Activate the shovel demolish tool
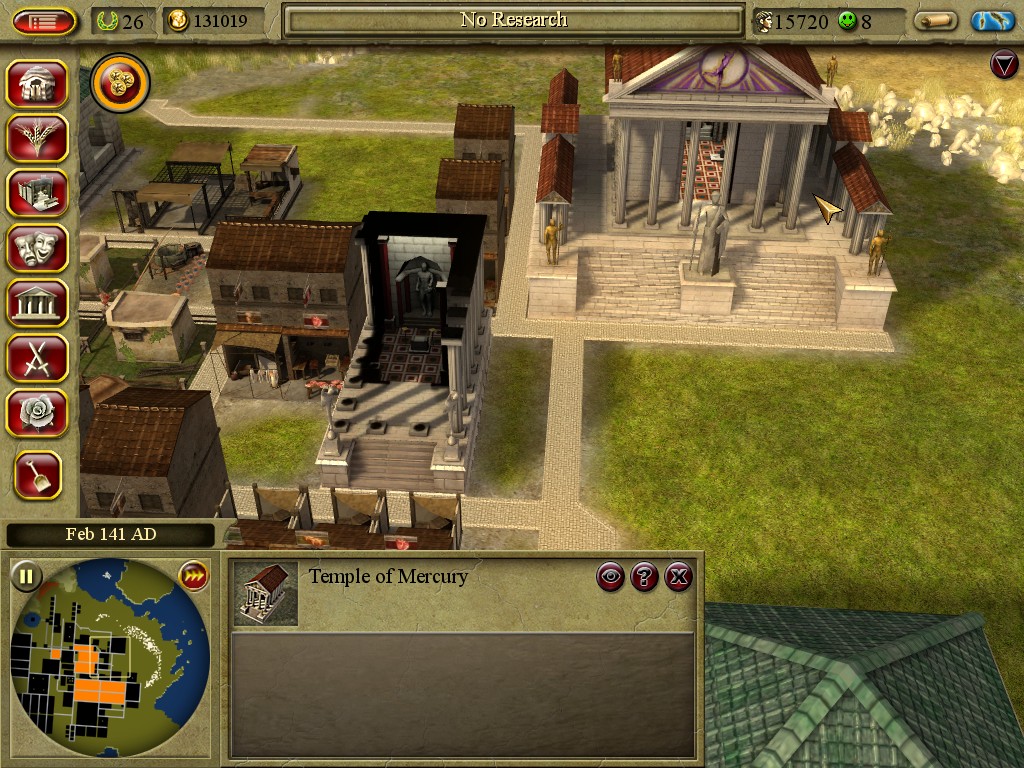 (38, 475)
